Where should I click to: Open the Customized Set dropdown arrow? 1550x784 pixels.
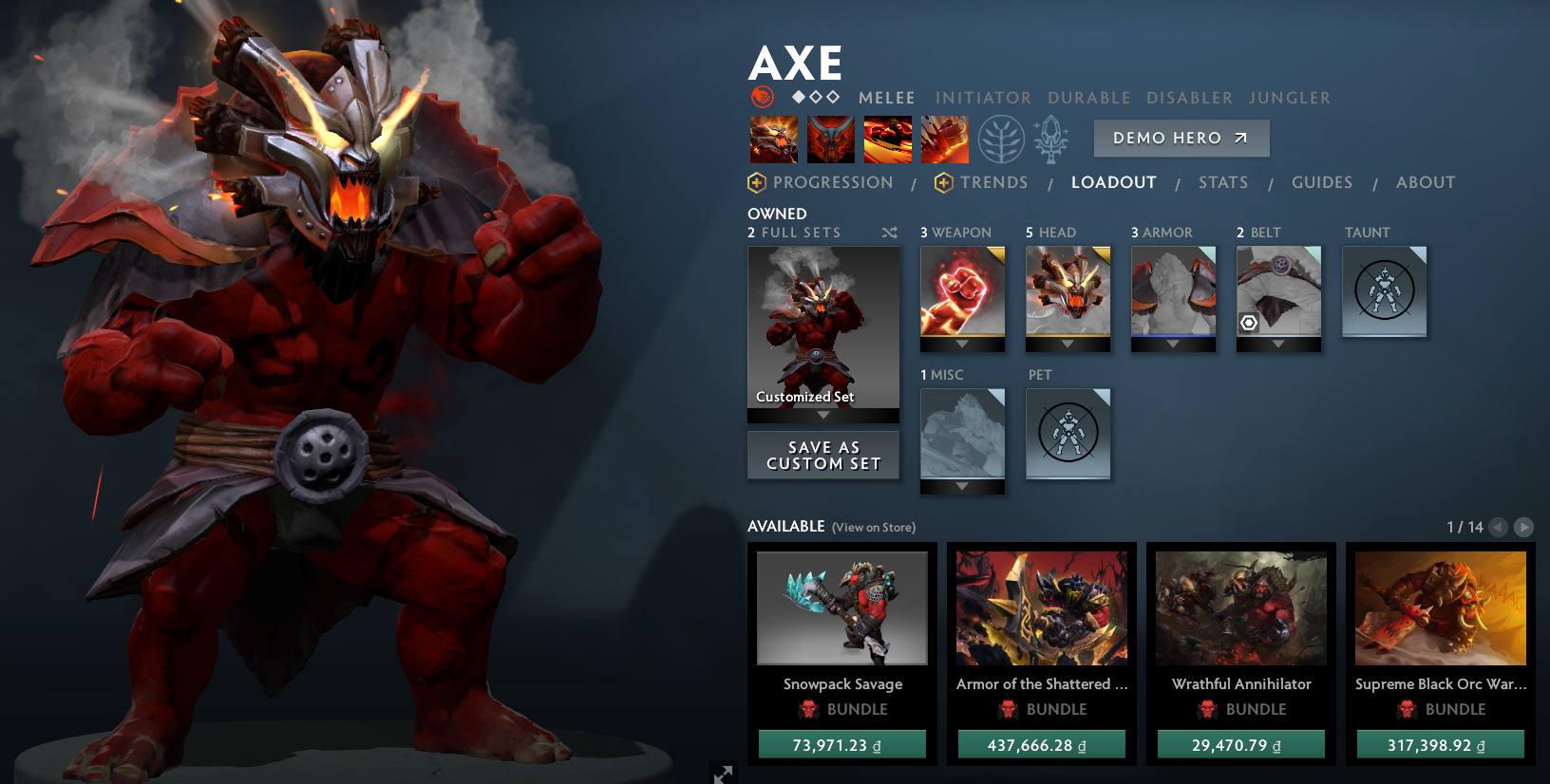point(822,416)
